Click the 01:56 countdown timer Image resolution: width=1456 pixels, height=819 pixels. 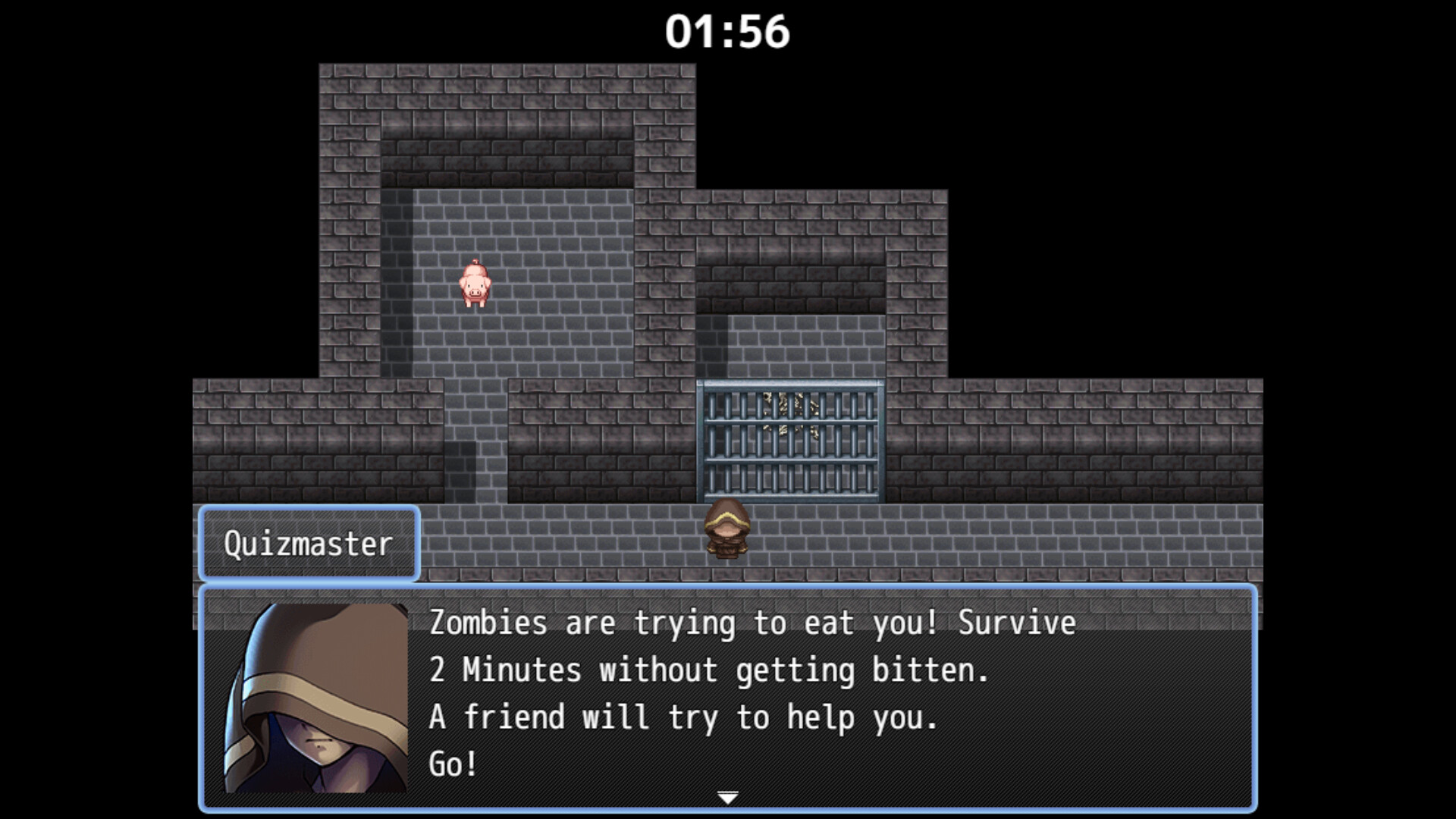(728, 30)
